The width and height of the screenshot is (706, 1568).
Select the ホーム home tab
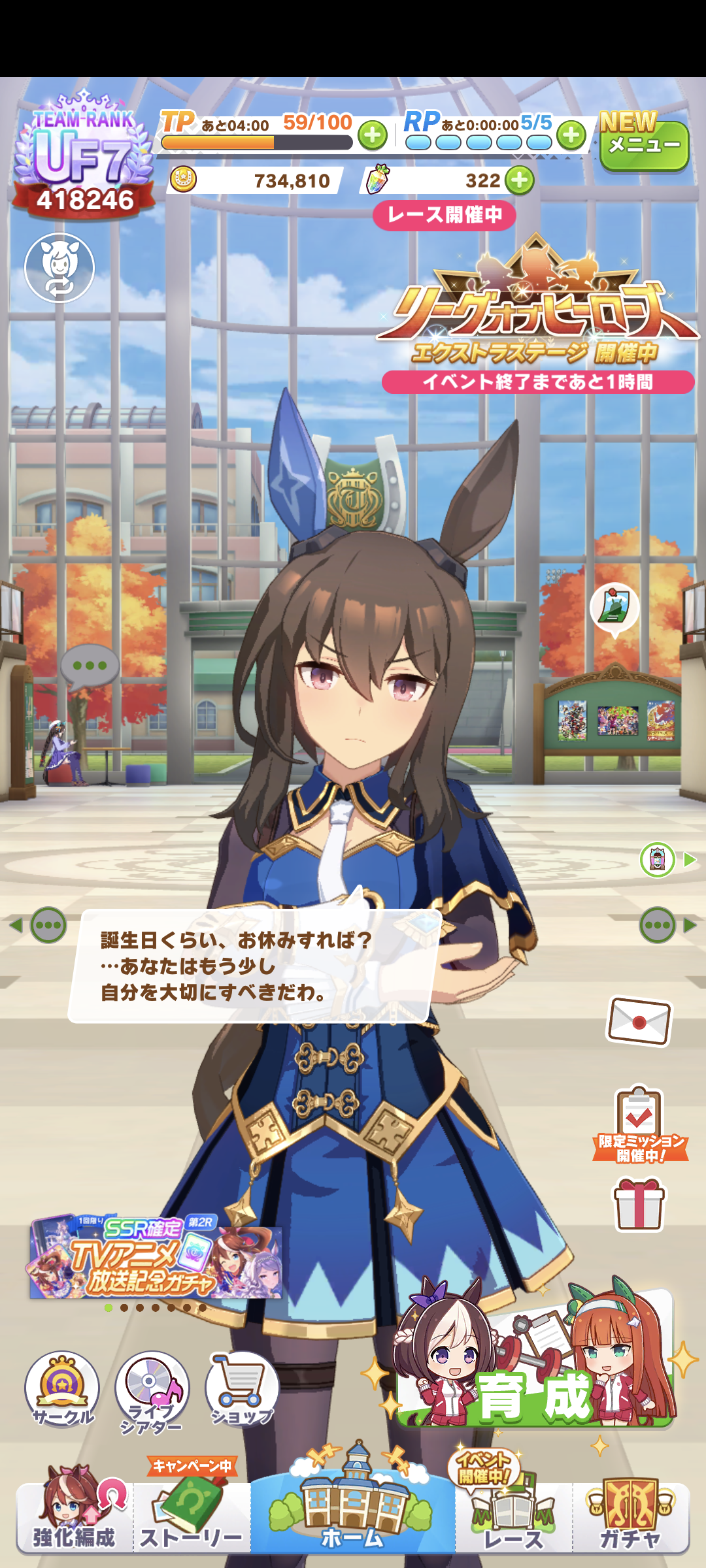click(353, 1509)
